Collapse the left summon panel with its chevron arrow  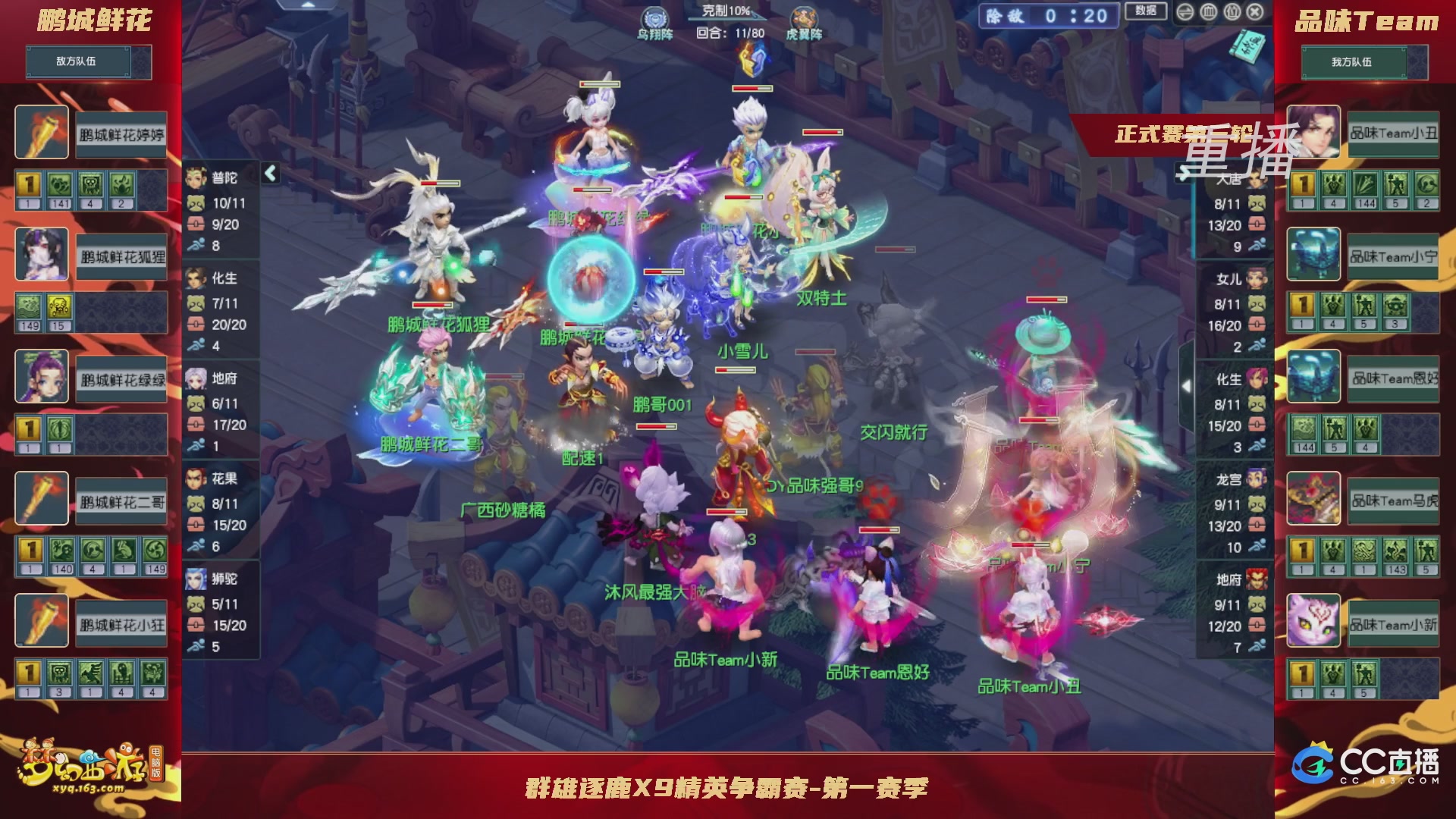click(268, 173)
